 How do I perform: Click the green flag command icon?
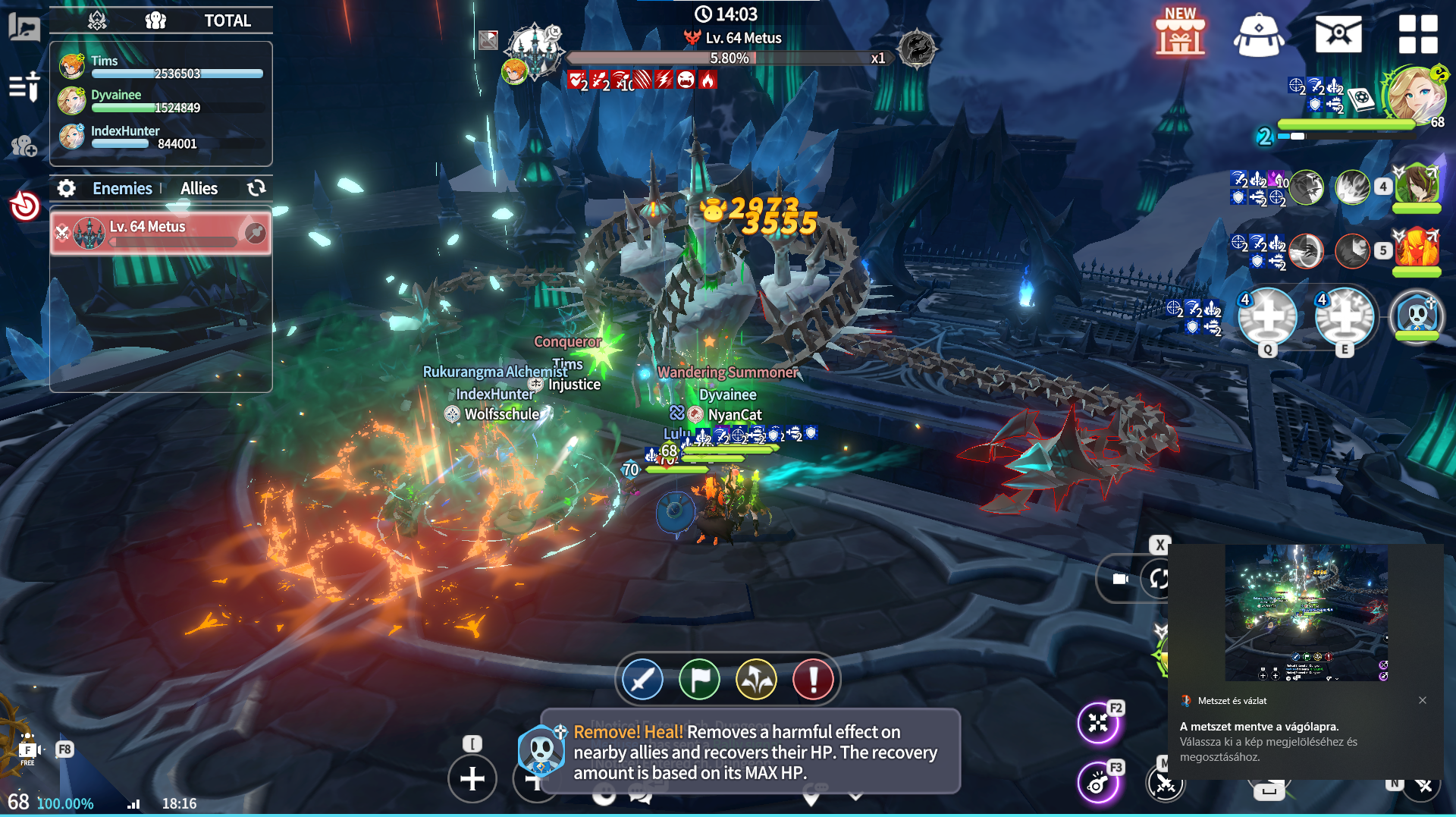(x=699, y=679)
